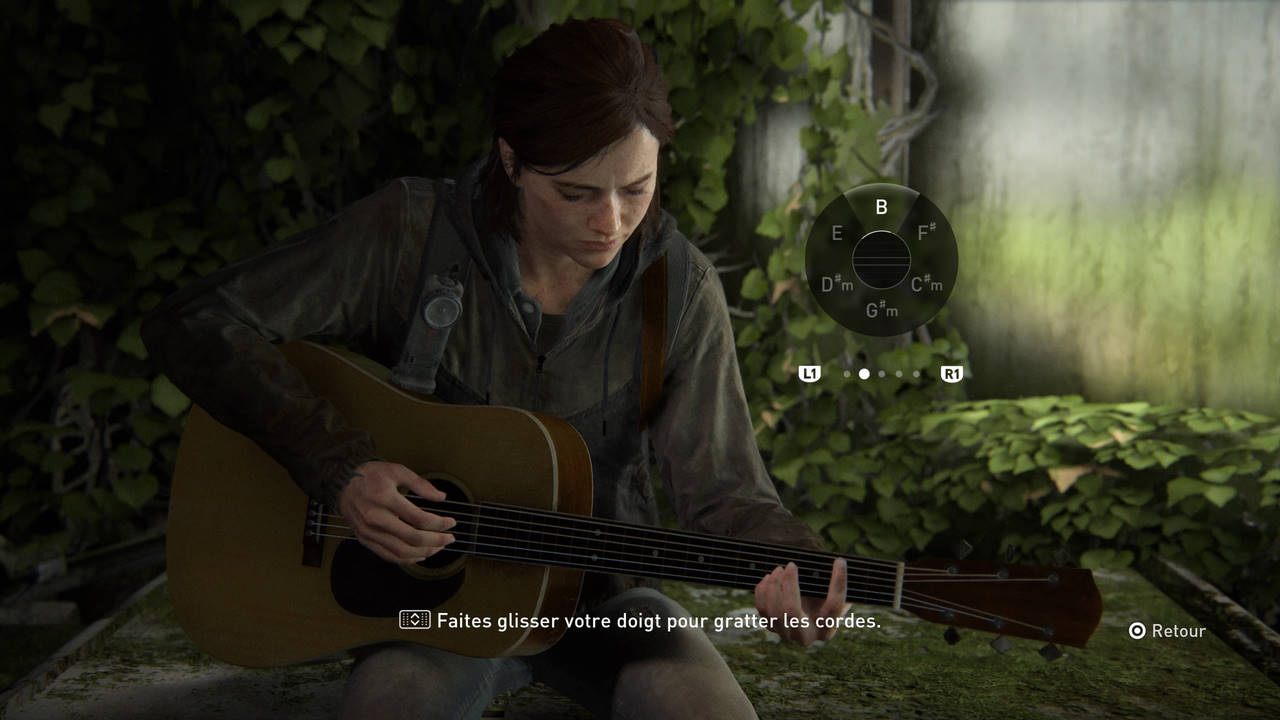Click the highlighted chord page dot
The height and width of the screenshot is (720, 1280).
coord(864,374)
